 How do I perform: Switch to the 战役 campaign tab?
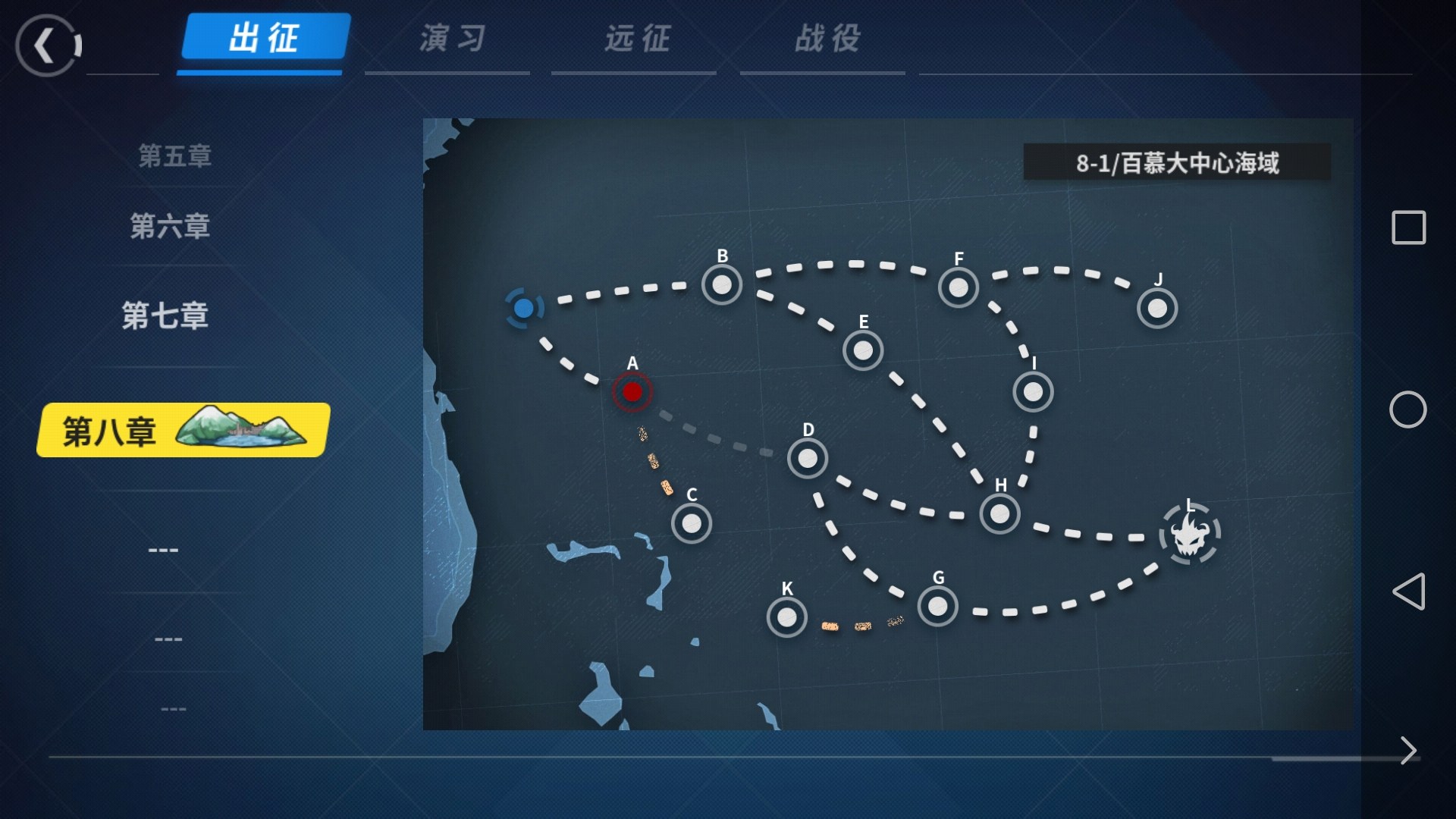pos(827,38)
